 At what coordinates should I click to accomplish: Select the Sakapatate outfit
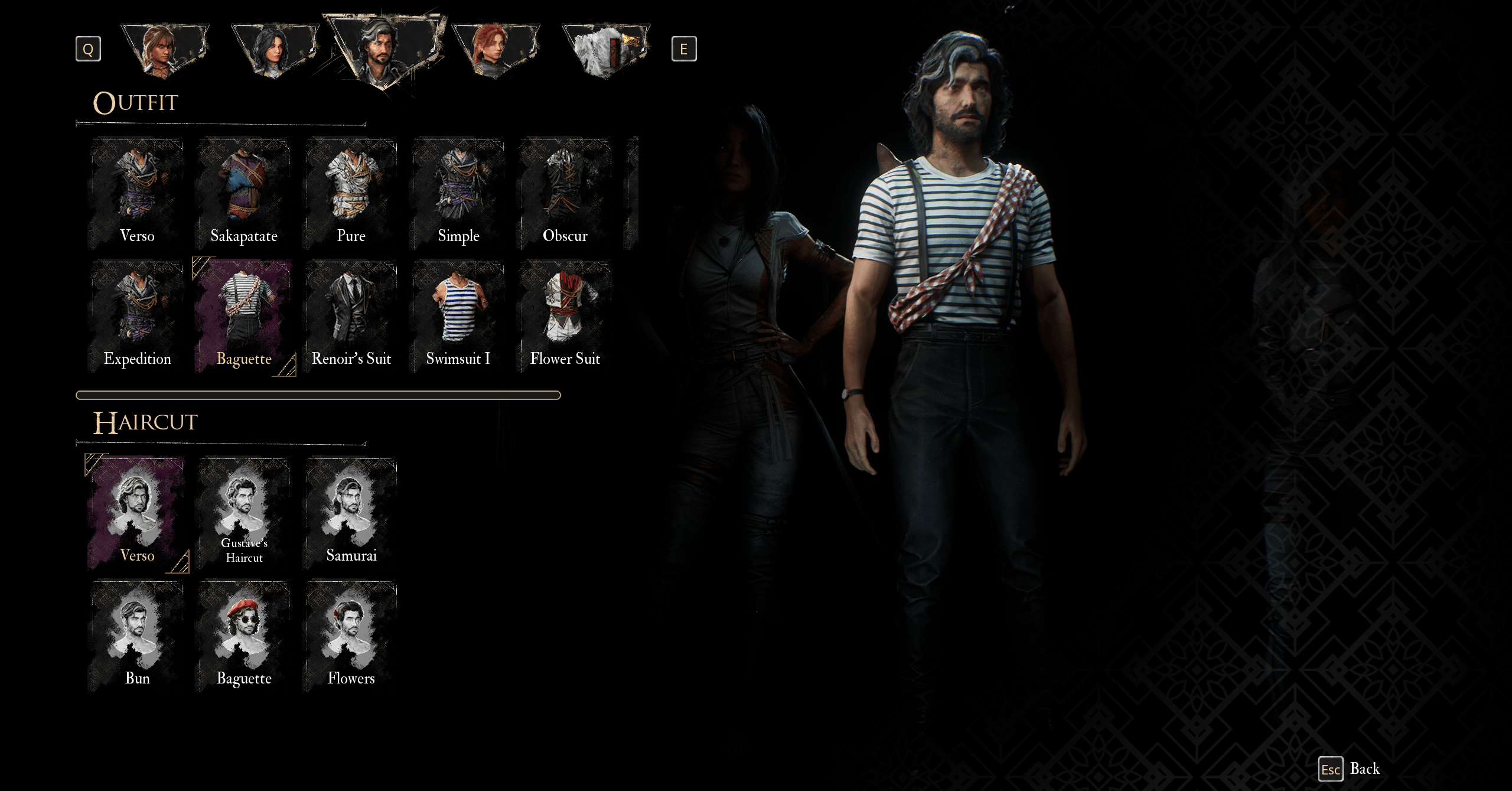243,194
